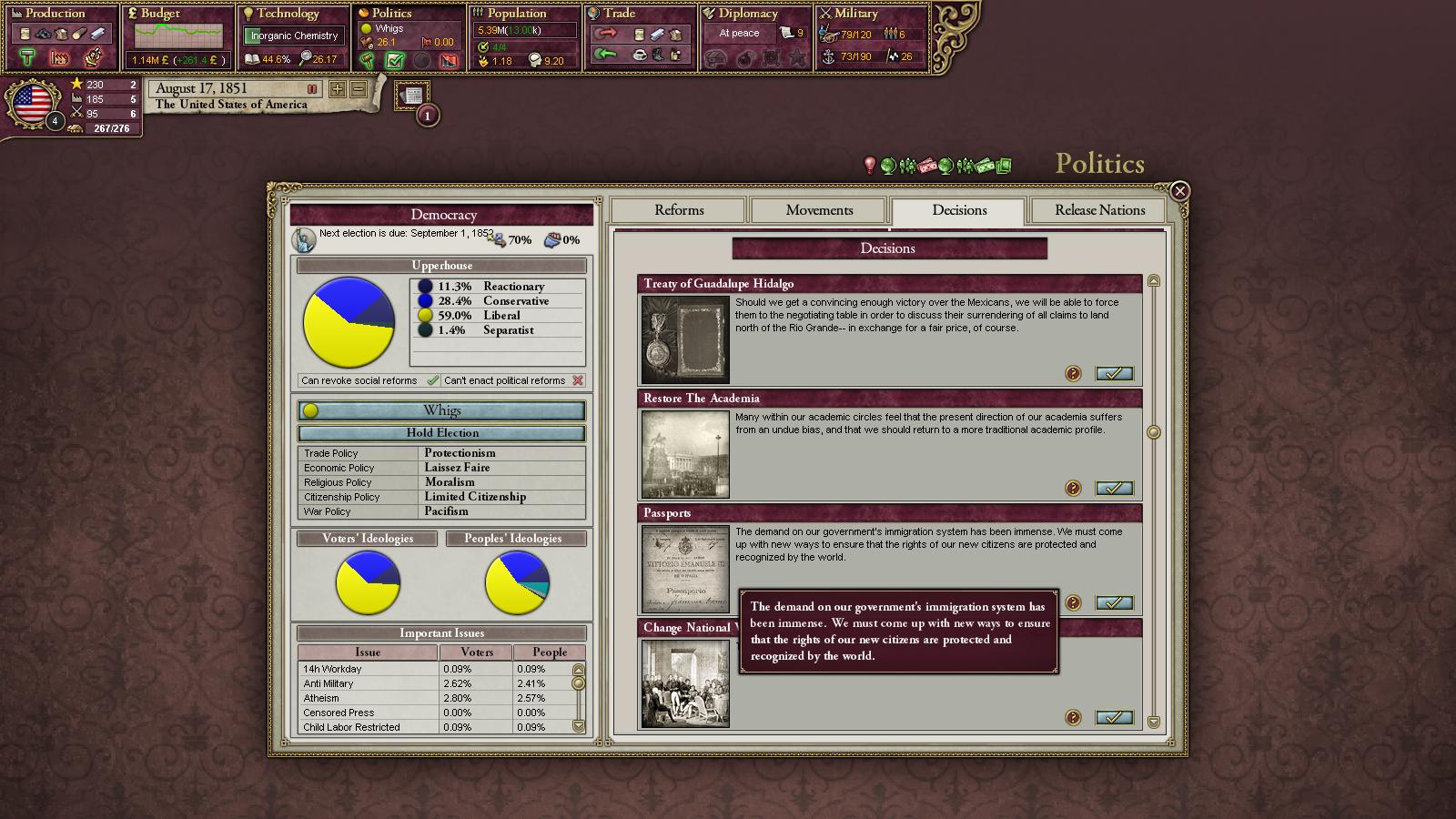
Task: Select the Whigs ruling party selector
Action: click(442, 410)
